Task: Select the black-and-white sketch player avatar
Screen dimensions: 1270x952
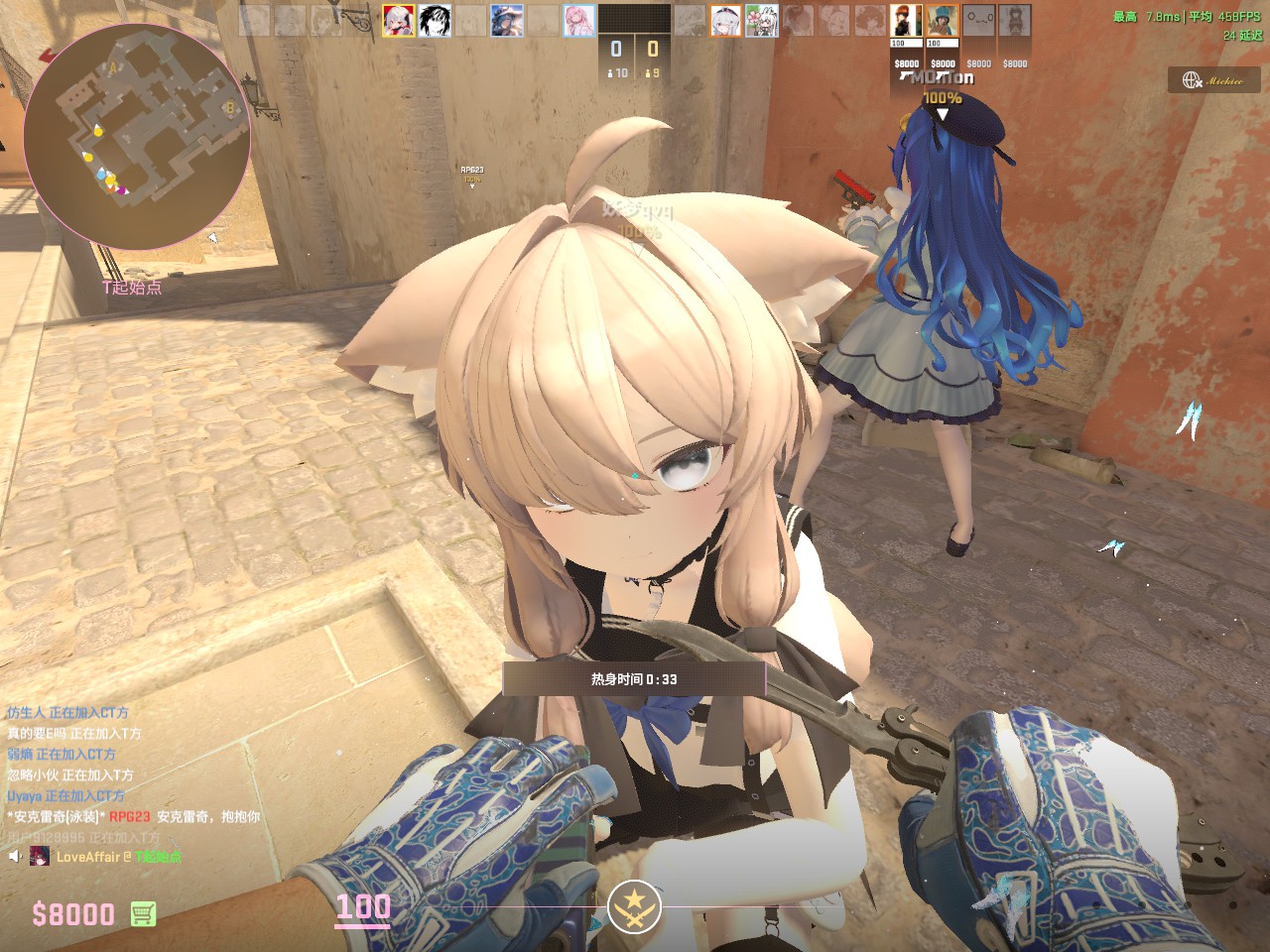Action: (x=435, y=21)
